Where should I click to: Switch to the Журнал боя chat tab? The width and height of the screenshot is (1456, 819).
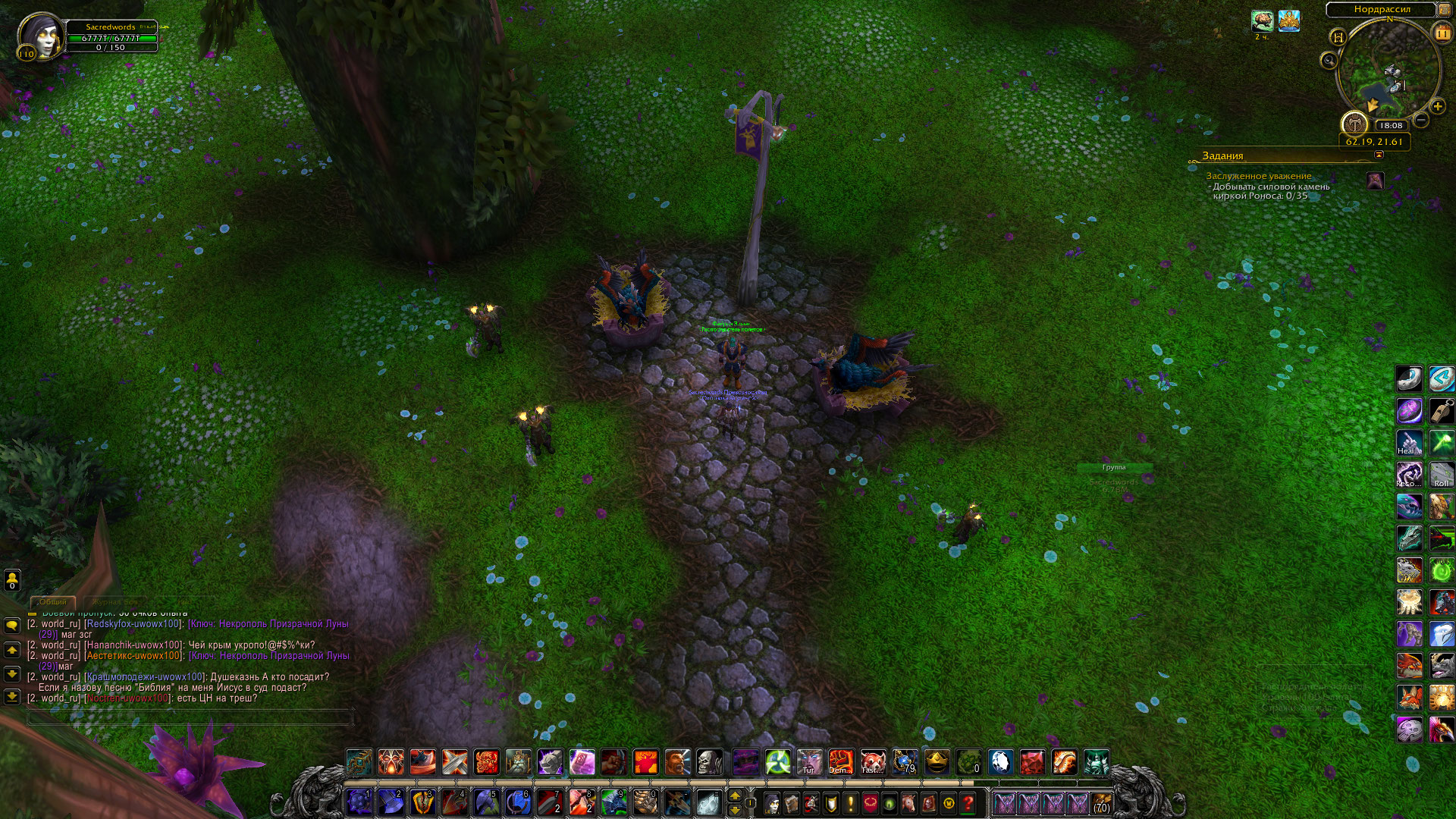point(115,601)
